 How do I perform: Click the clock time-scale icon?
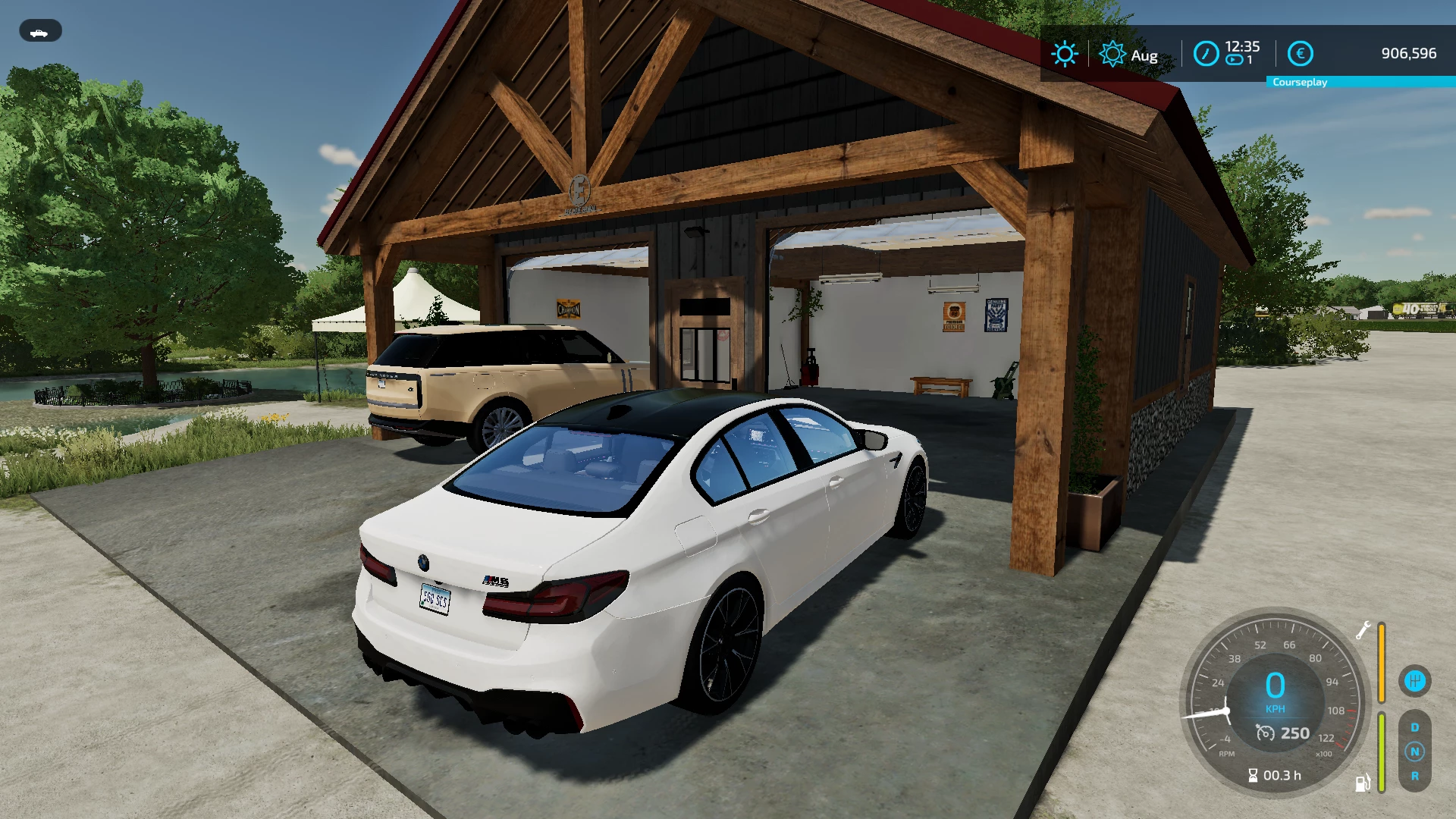pyautogui.click(x=1206, y=54)
